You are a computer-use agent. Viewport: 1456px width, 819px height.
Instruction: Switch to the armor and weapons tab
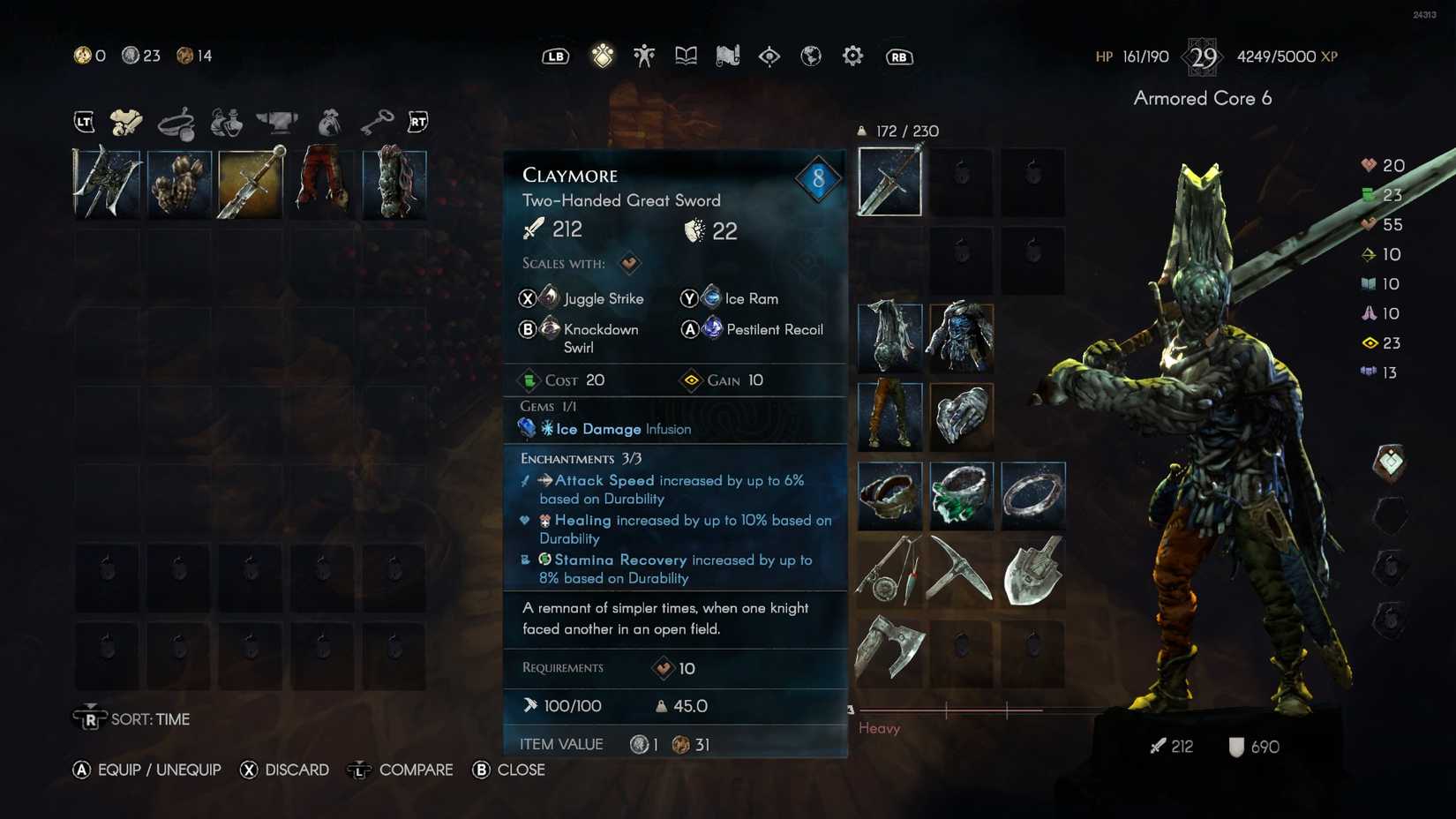point(126,121)
